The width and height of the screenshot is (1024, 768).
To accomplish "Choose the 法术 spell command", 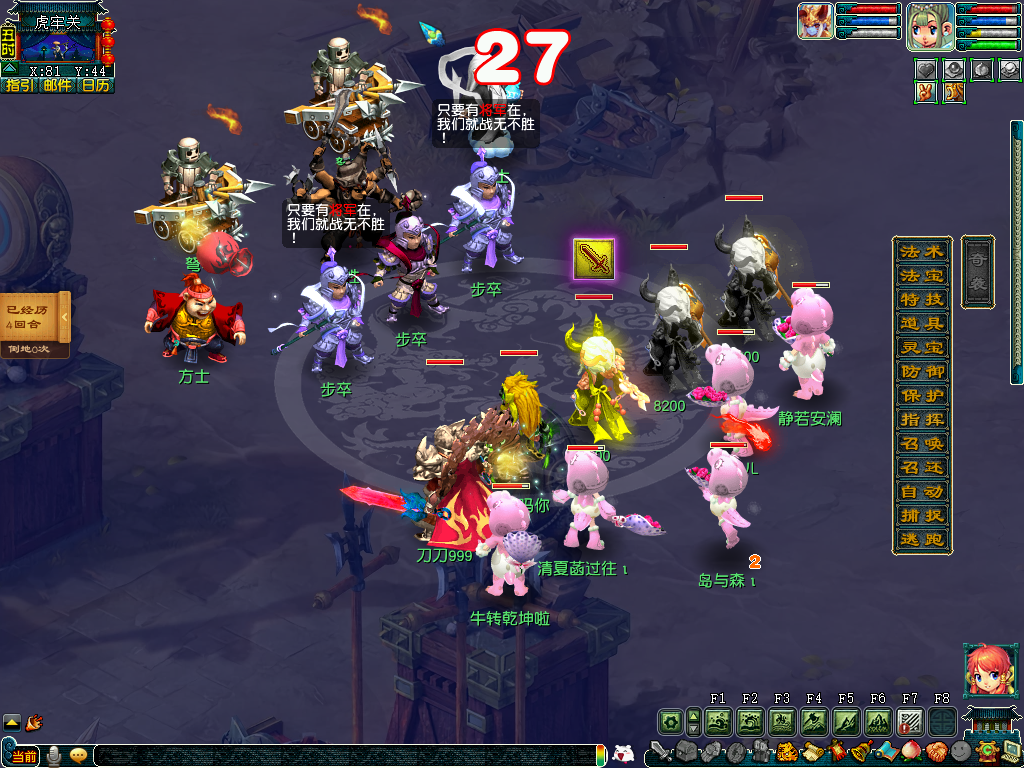I will 907,251.
